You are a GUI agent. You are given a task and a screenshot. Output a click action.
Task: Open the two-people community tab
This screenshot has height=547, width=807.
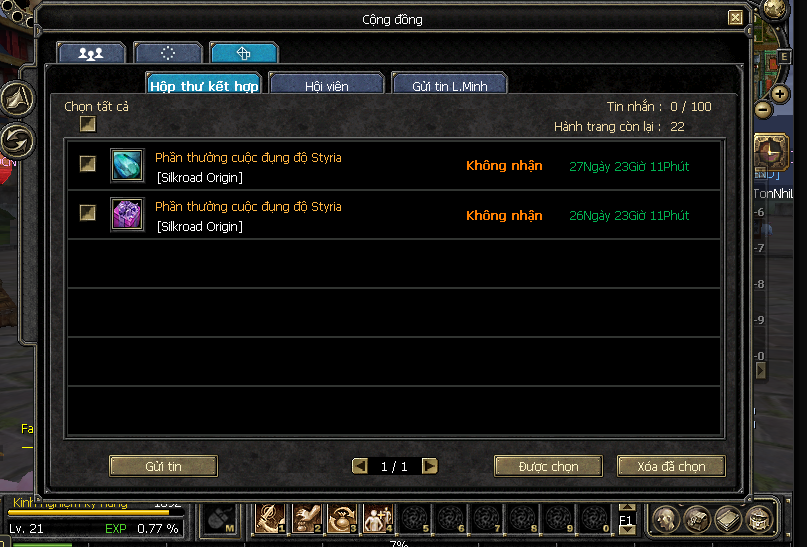91,53
